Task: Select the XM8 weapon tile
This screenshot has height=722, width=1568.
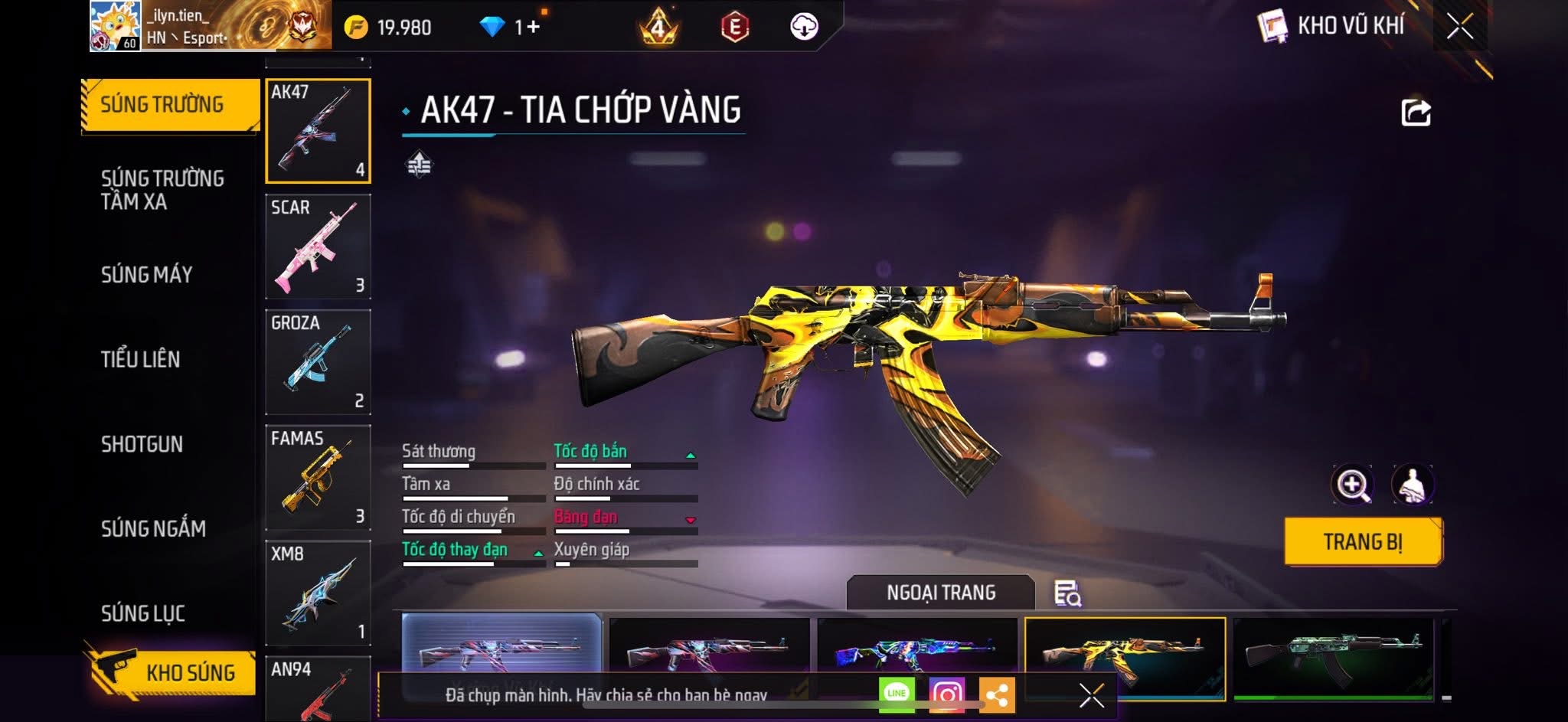Action: coord(318,593)
